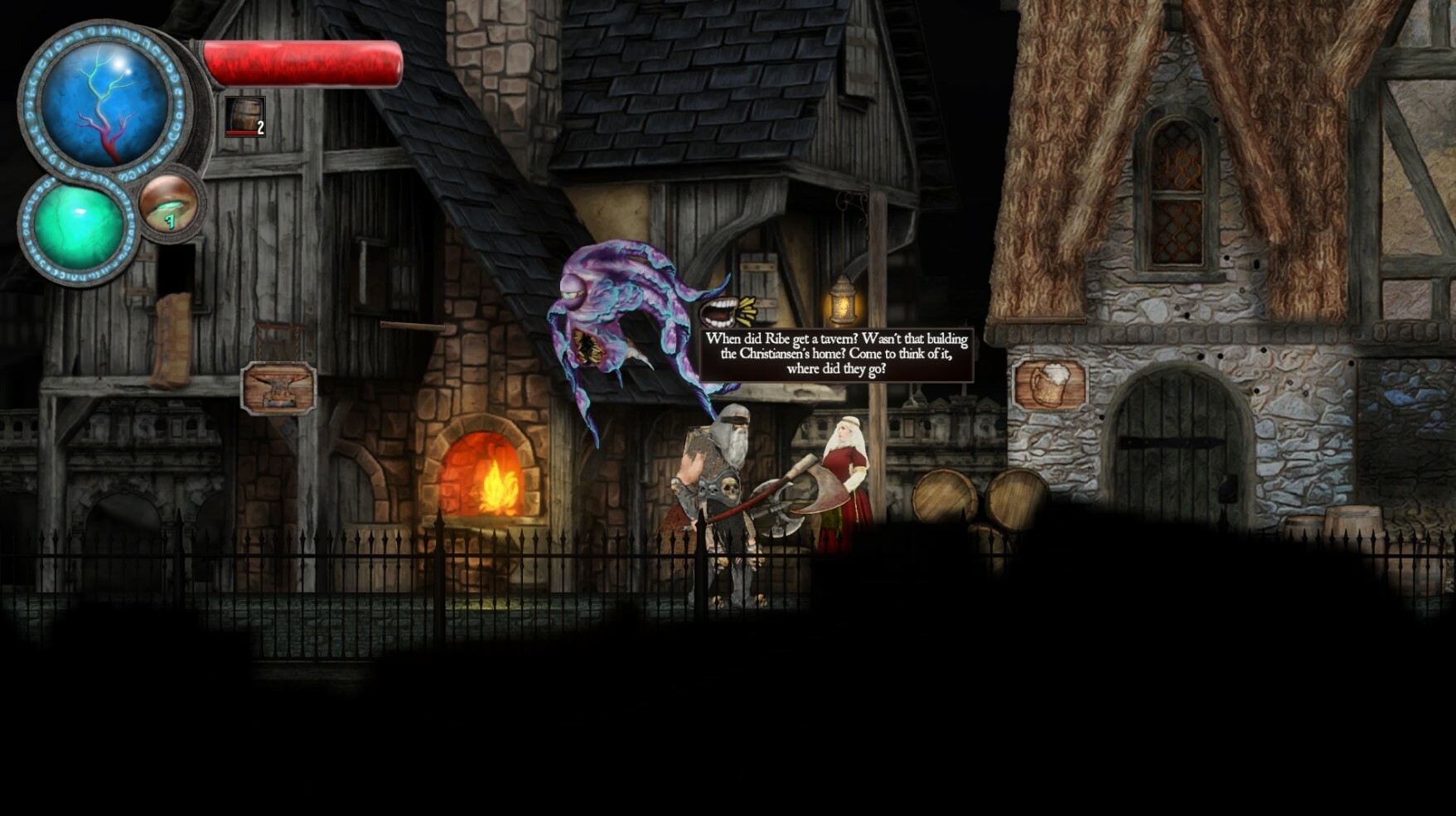Image resolution: width=1456 pixels, height=816 pixels.
Task: Expand the dialog box about Ribe's tavern
Action: [837, 354]
